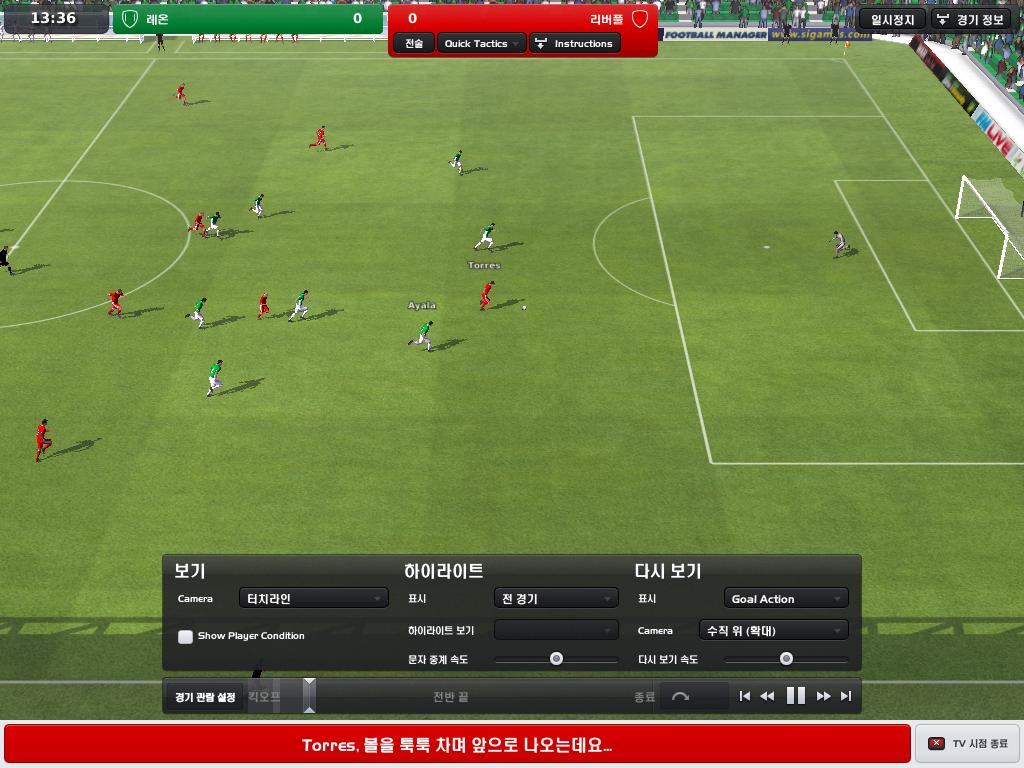
Task: Open the 터치라인 camera dropdown
Action: point(313,598)
